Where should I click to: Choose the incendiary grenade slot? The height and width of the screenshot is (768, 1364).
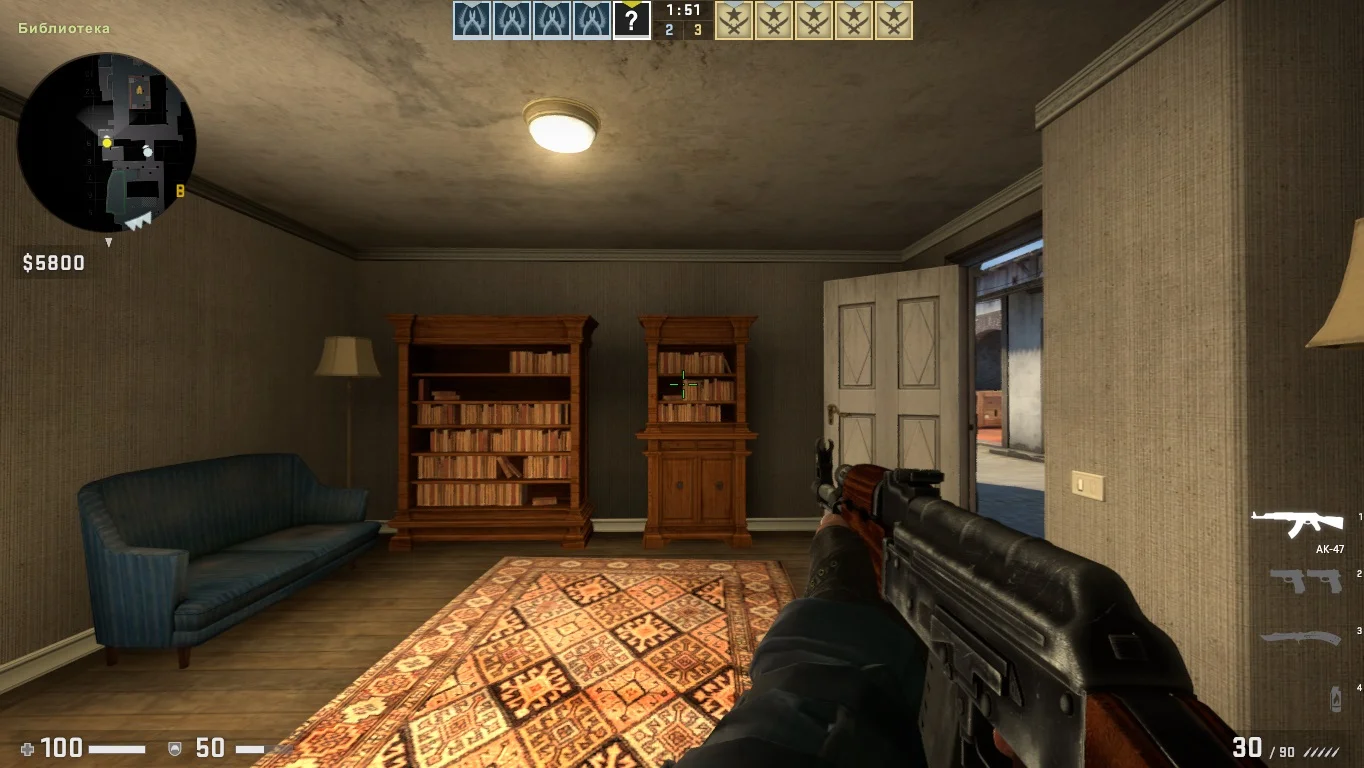pos(1336,698)
